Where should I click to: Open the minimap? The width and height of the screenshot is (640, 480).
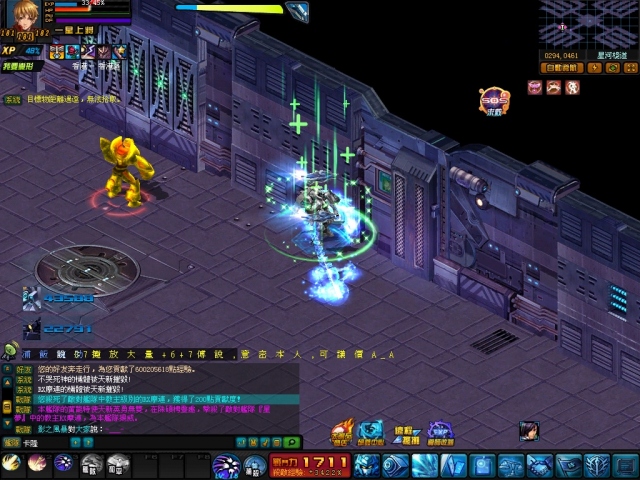click(x=588, y=26)
